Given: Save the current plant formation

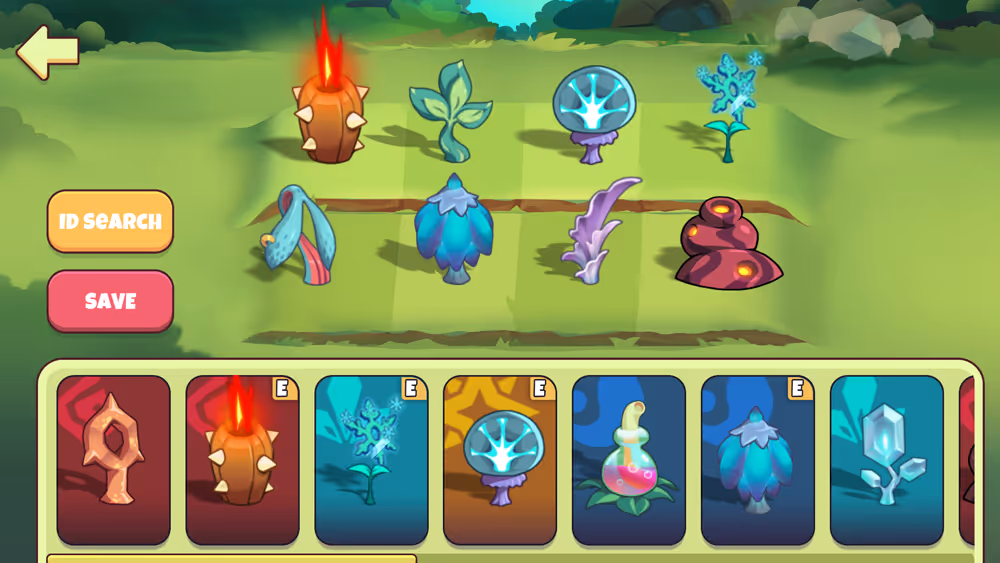Looking at the screenshot, I should 110,301.
